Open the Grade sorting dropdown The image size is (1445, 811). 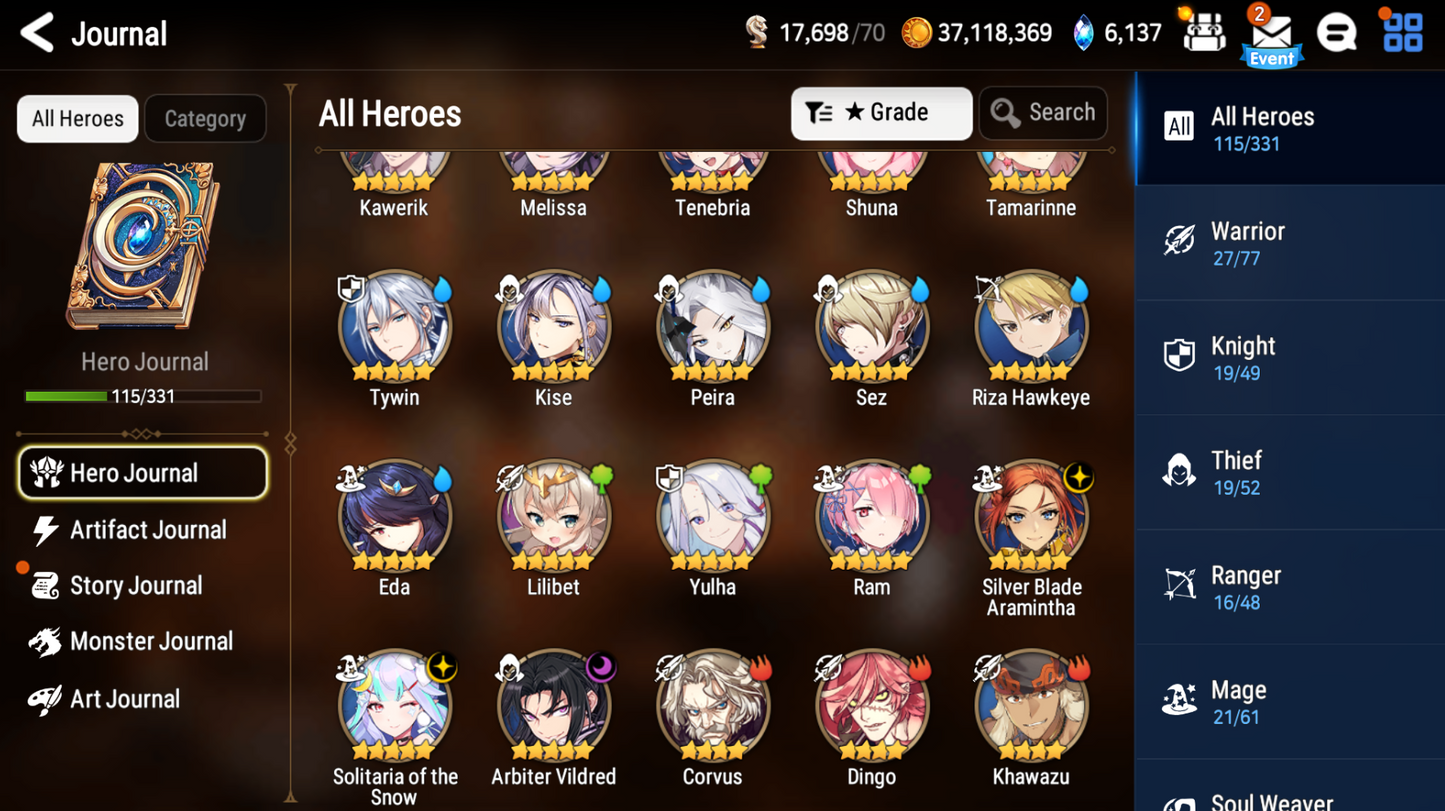tap(881, 112)
